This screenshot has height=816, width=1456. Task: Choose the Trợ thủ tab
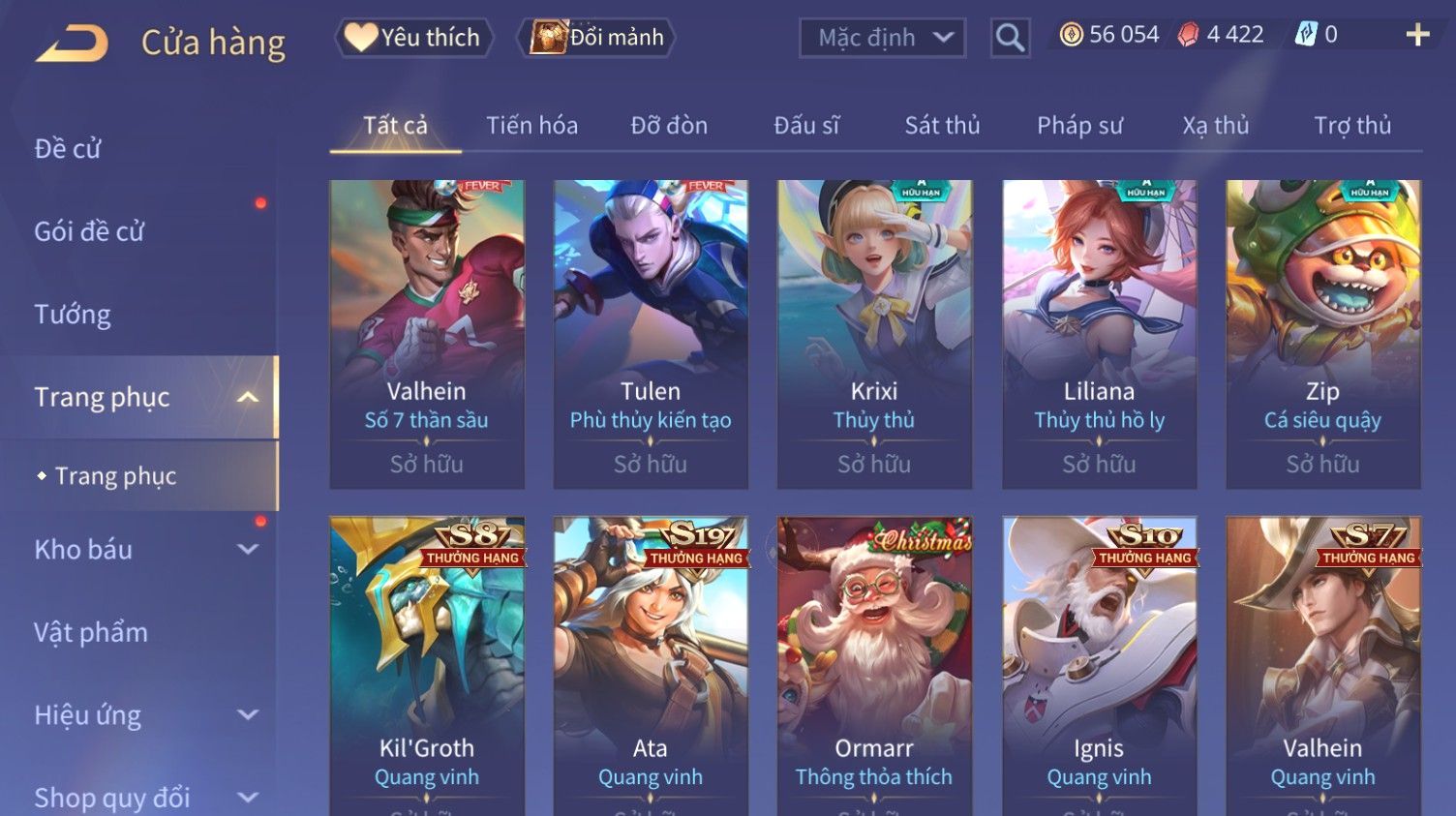[1351, 126]
